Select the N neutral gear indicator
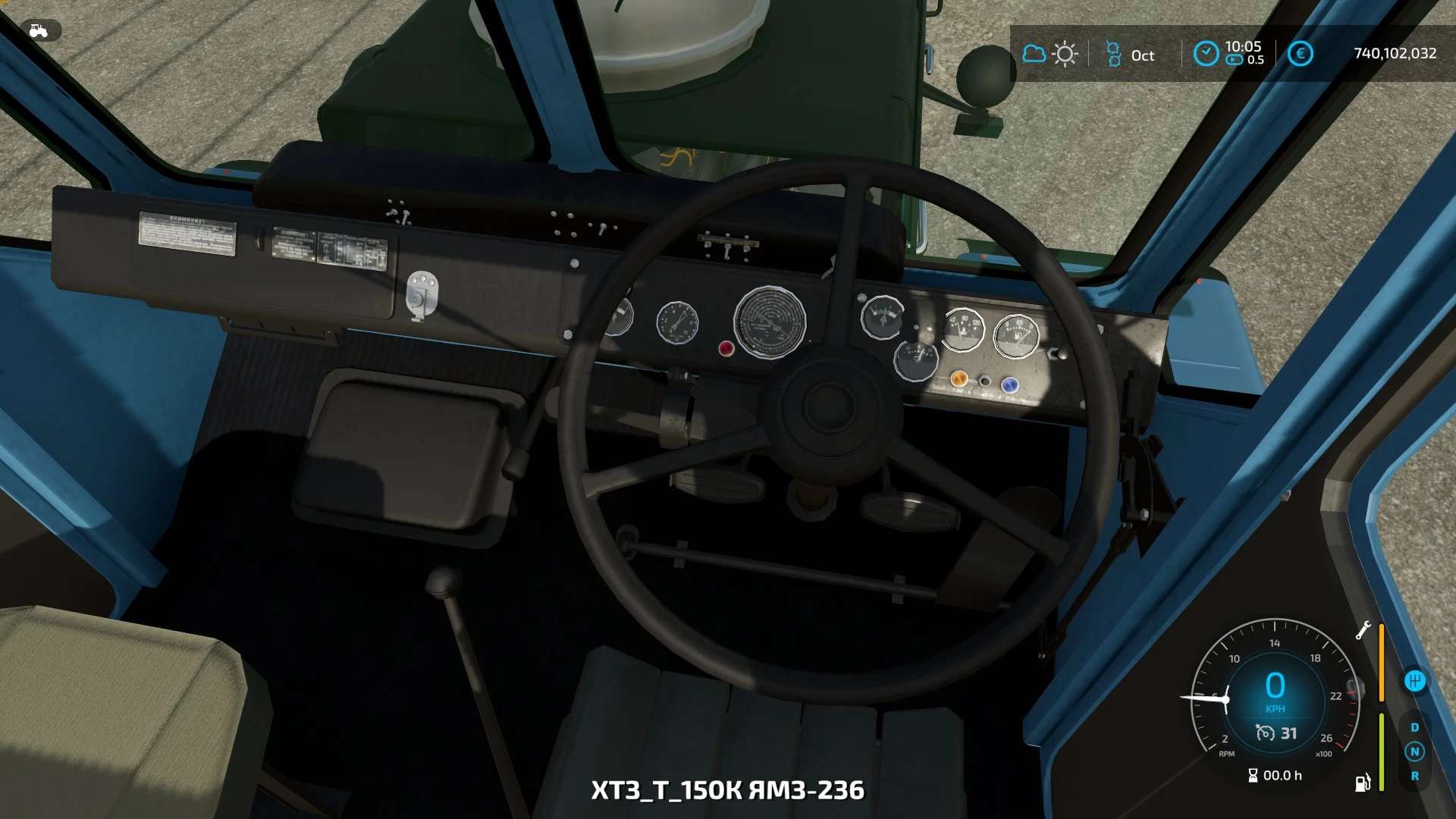This screenshot has height=819, width=1456. click(1414, 752)
